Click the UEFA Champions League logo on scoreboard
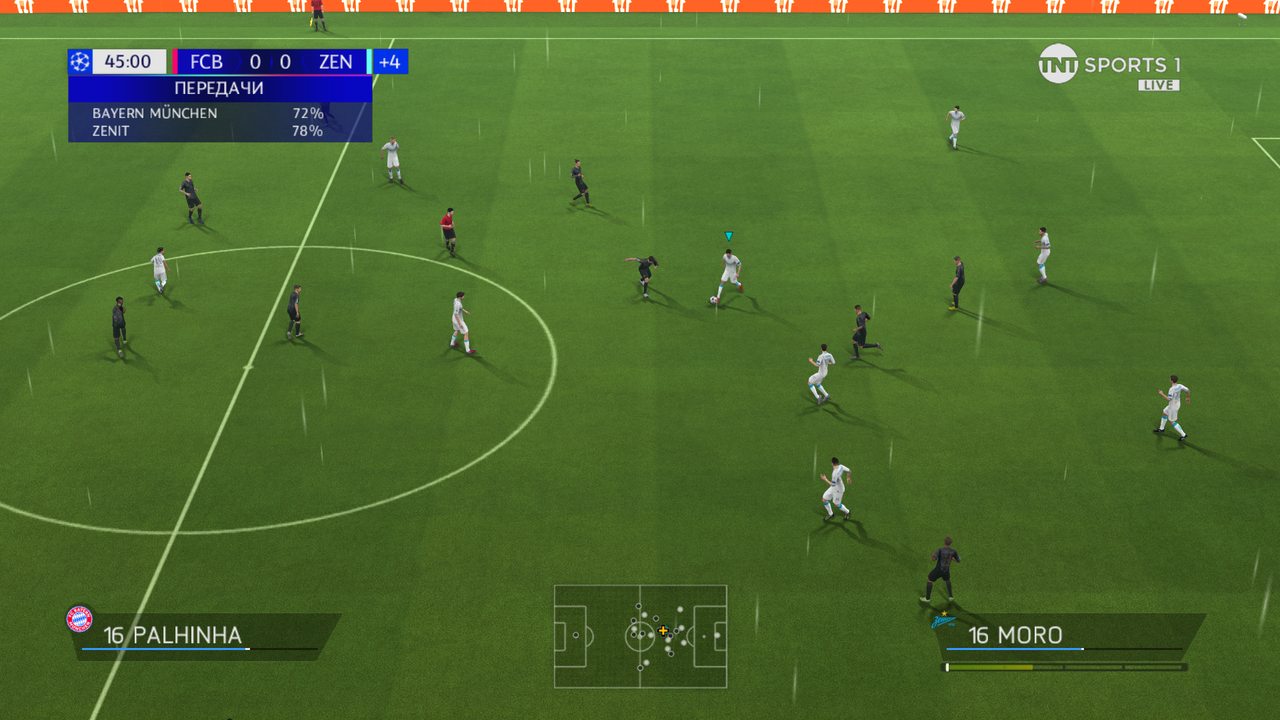1280x720 pixels. [80, 61]
